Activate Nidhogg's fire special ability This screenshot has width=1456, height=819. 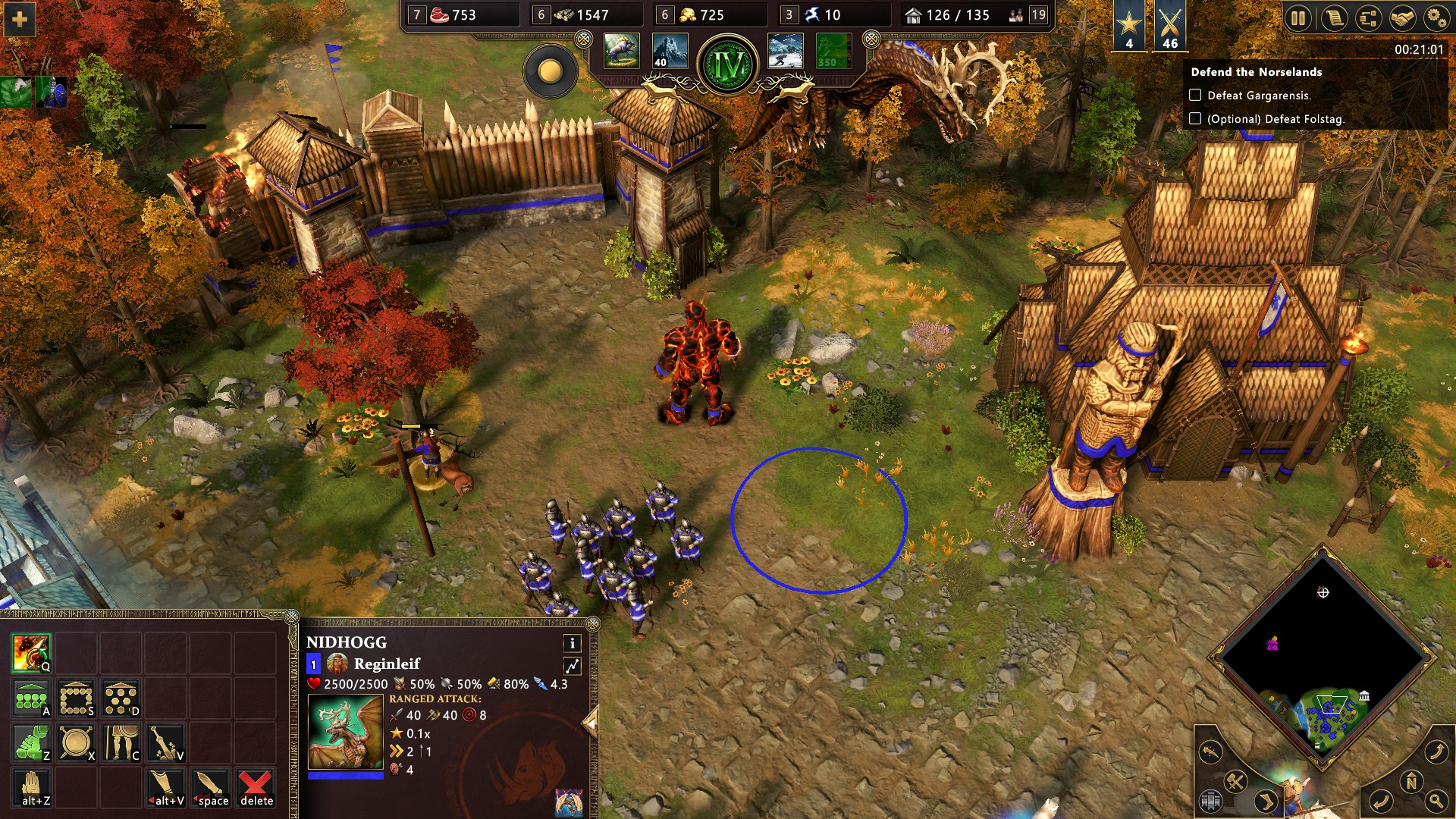pyautogui.click(x=31, y=653)
